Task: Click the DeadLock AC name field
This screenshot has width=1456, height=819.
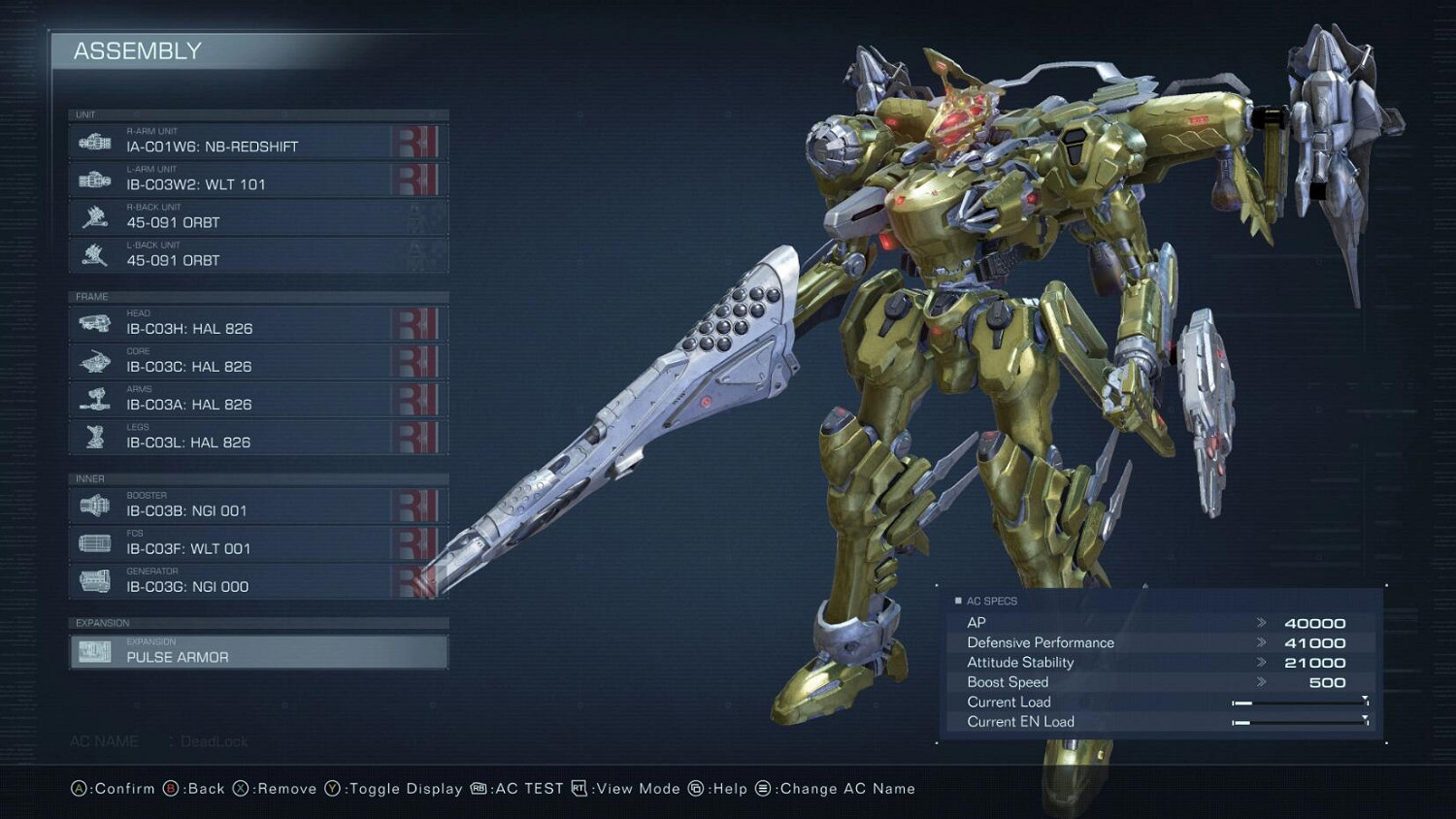Action: (215, 740)
